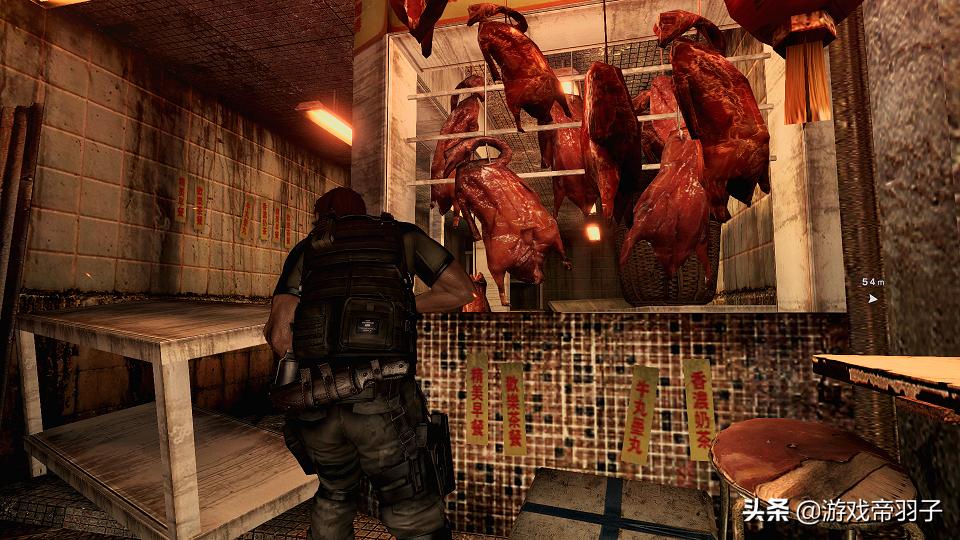Screen dimensions: 960x540
Task: Click the 54m objective waypoint marker
Action: [x=873, y=297]
